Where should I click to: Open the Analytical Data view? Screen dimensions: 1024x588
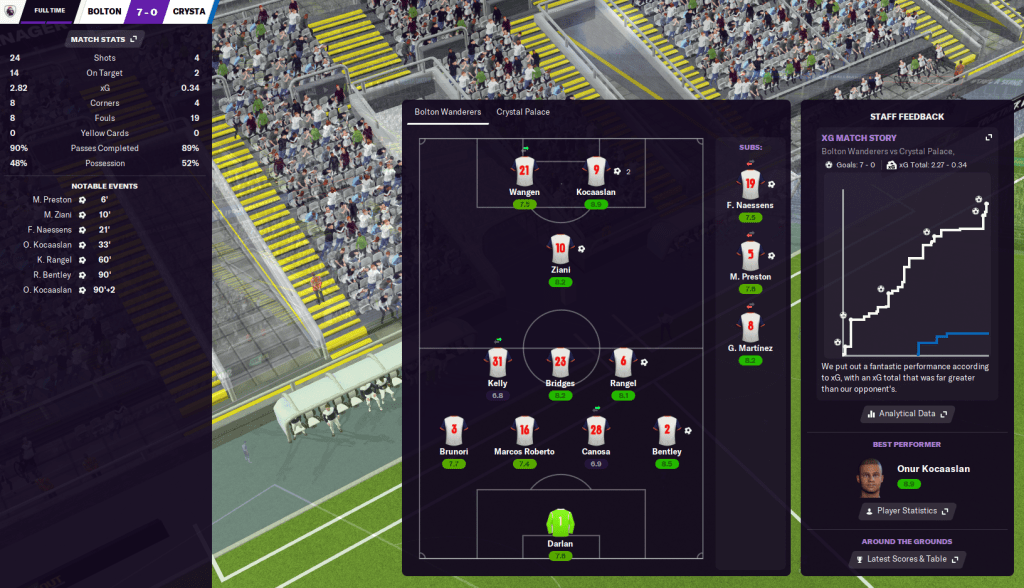[907, 413]
